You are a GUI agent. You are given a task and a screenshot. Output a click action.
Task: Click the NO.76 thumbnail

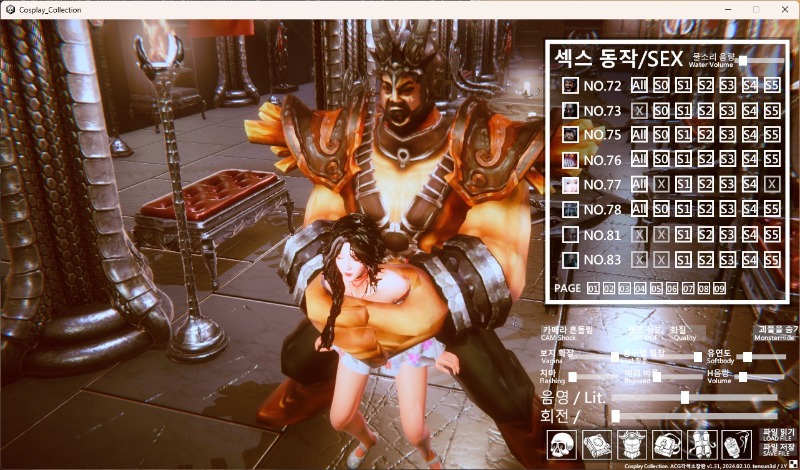pyautogui.click(x=570, y=160)
